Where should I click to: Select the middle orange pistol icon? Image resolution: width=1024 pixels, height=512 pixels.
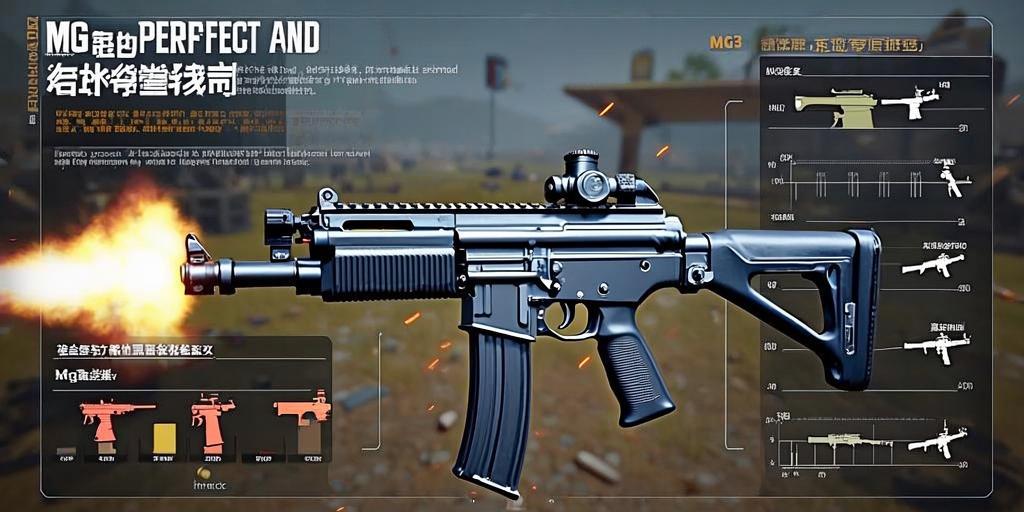pyautogui.click(x=211, y=419)
